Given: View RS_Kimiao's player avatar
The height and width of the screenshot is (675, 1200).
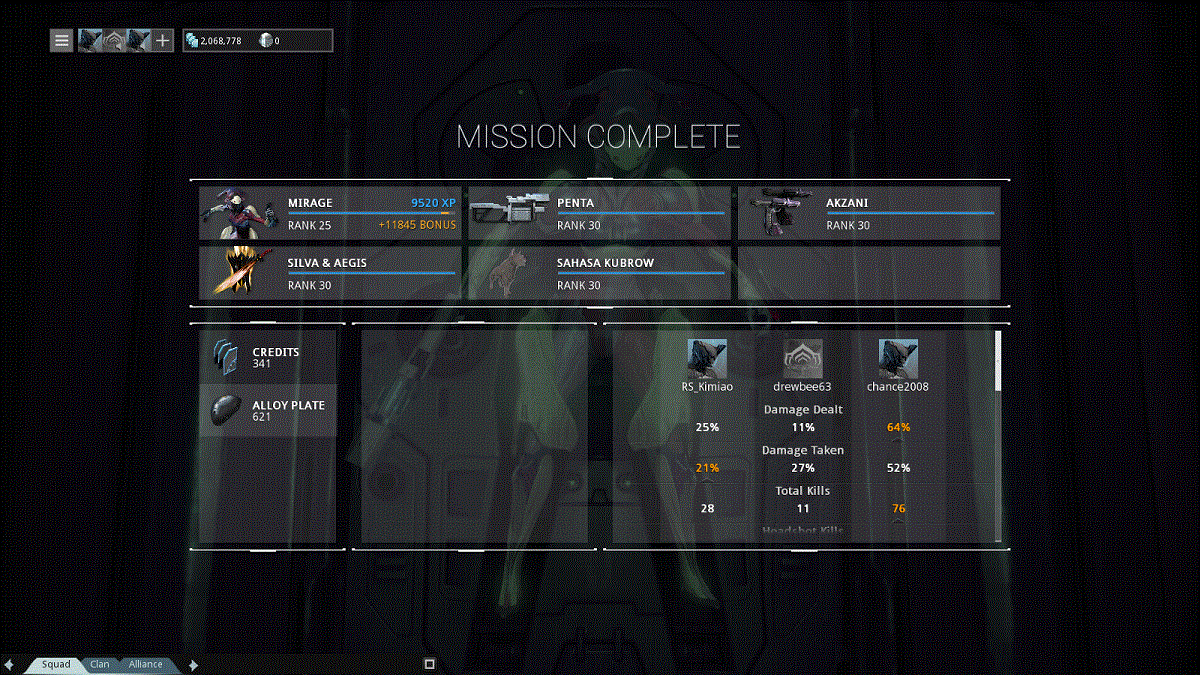Looking at the screenshot, I should pos(707,359).
